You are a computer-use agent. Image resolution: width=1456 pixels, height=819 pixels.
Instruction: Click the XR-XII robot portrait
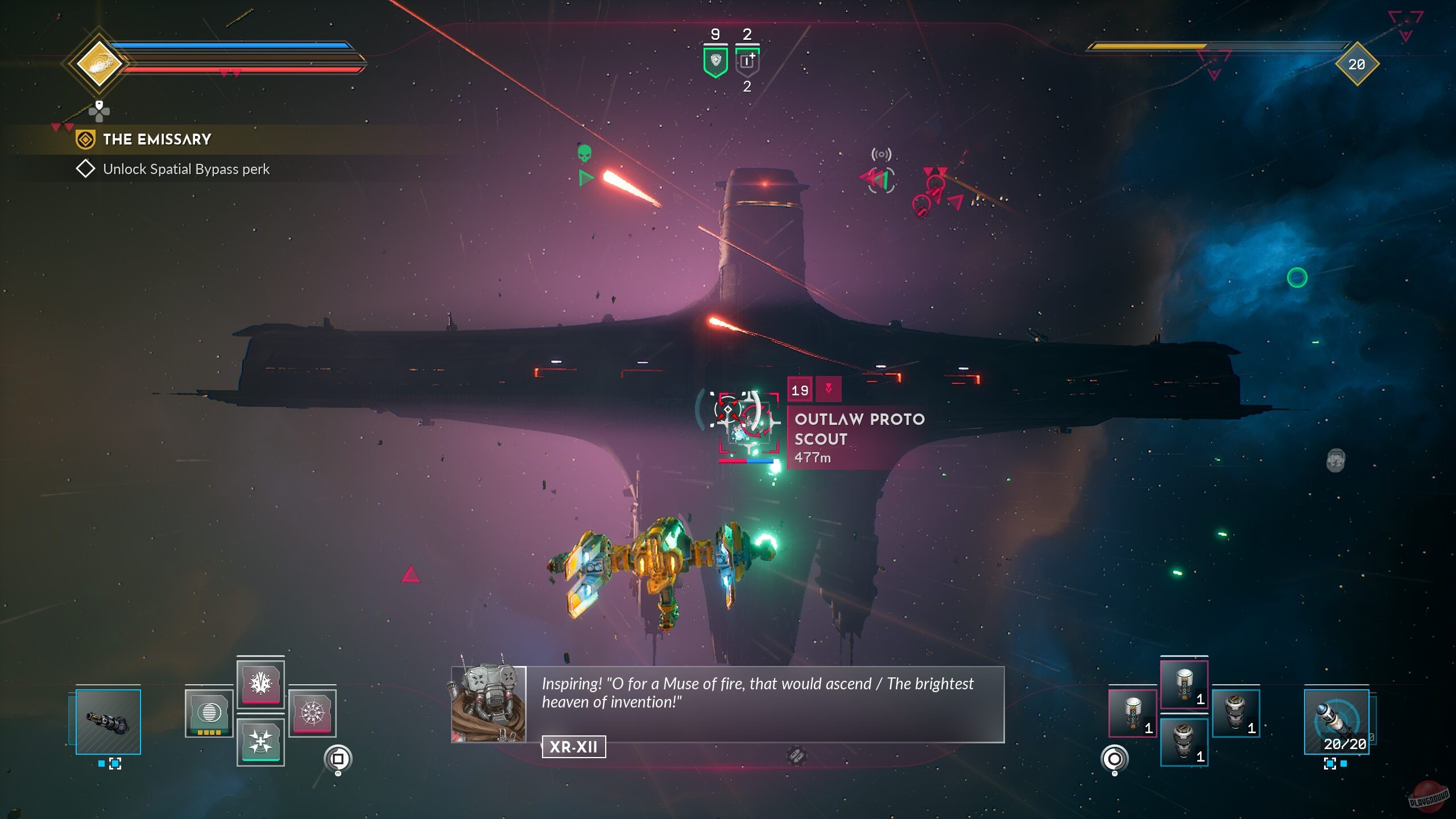point(489,704)
